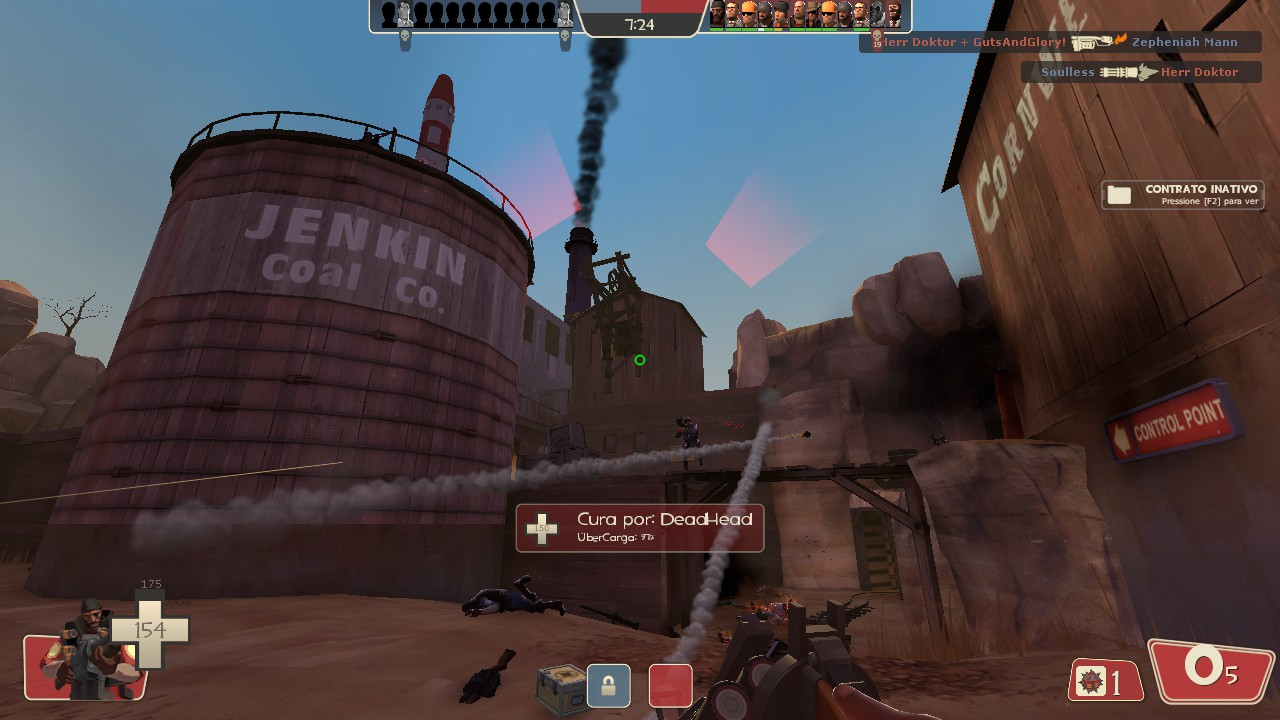
Task: Click the folder icon on CONTRATO INATIVO
Action: pyautogui.click(x=1119, y=193)
